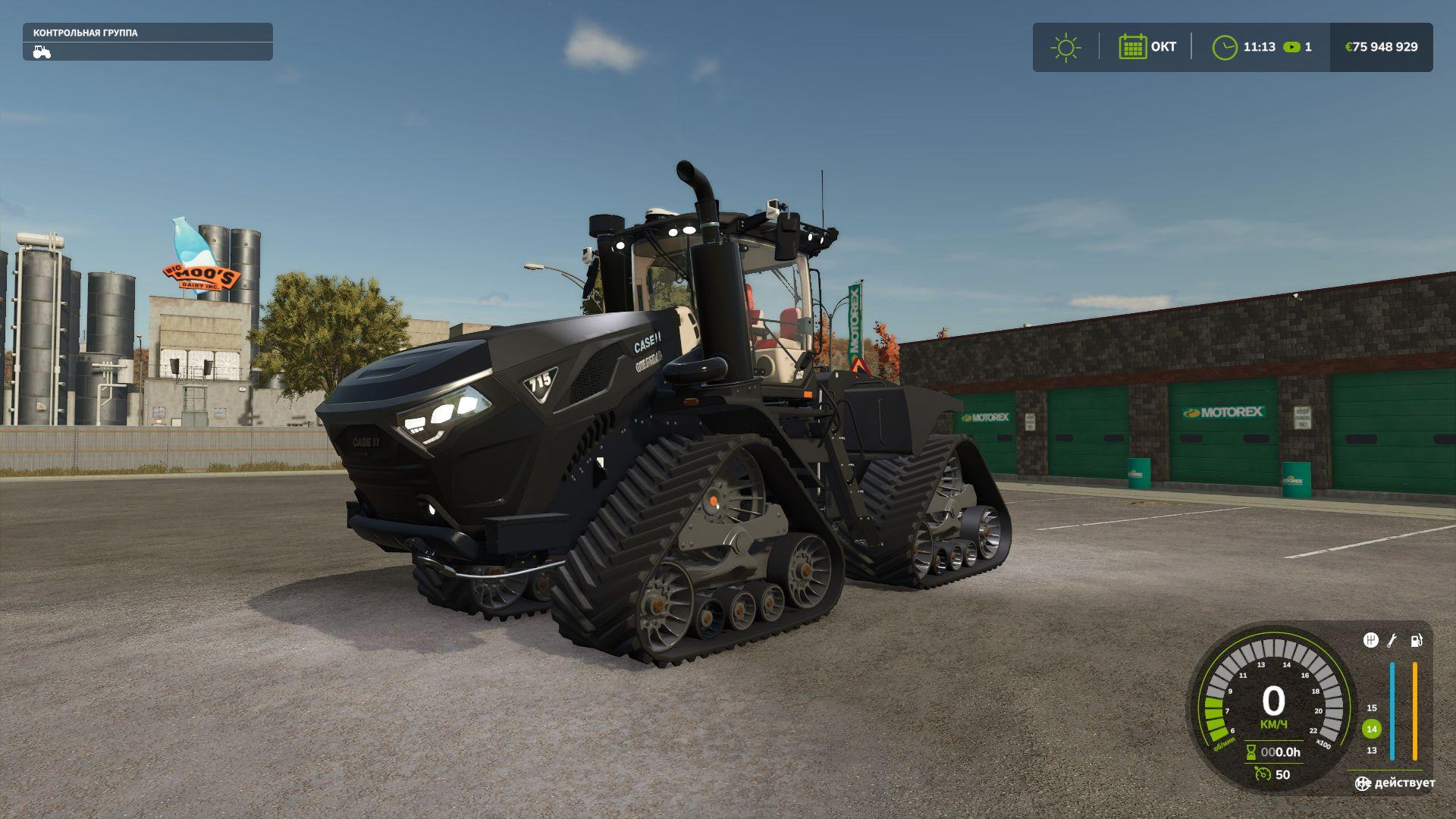Select the tractor icon in the control group panel
This screenshot has height=819, width=1456.
tap(42, 52)
